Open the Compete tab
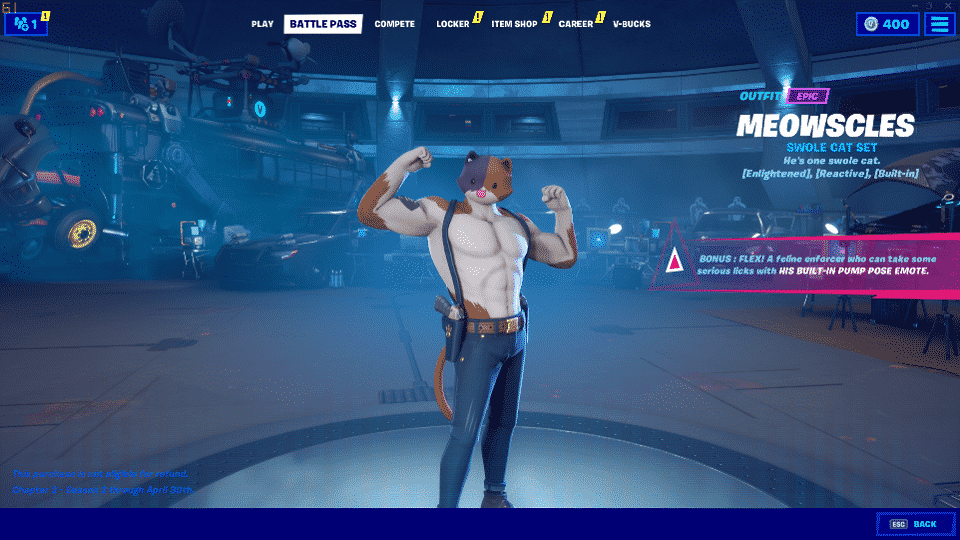Viewport: 960px width, 540px height. [394, 24]
